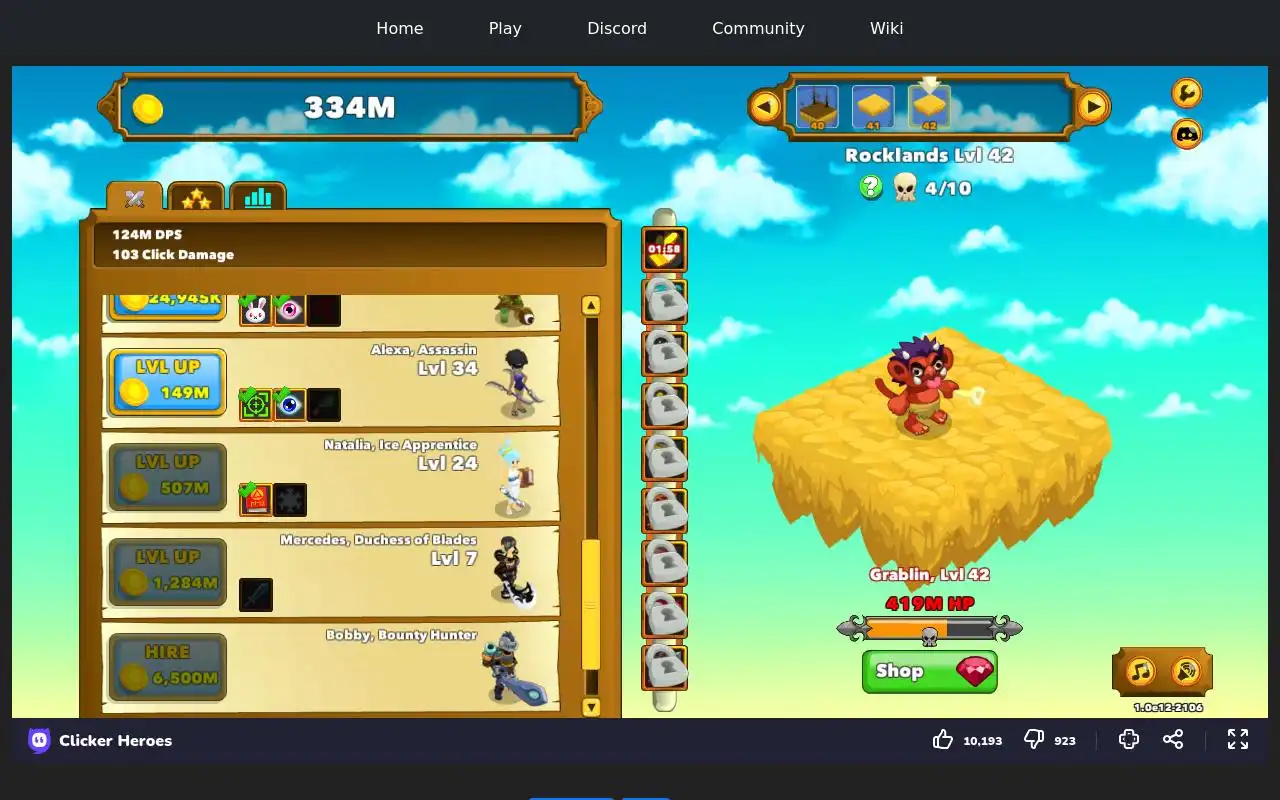
Task: Select zone 40 thumbnail
Action: (x=817, y=107)
